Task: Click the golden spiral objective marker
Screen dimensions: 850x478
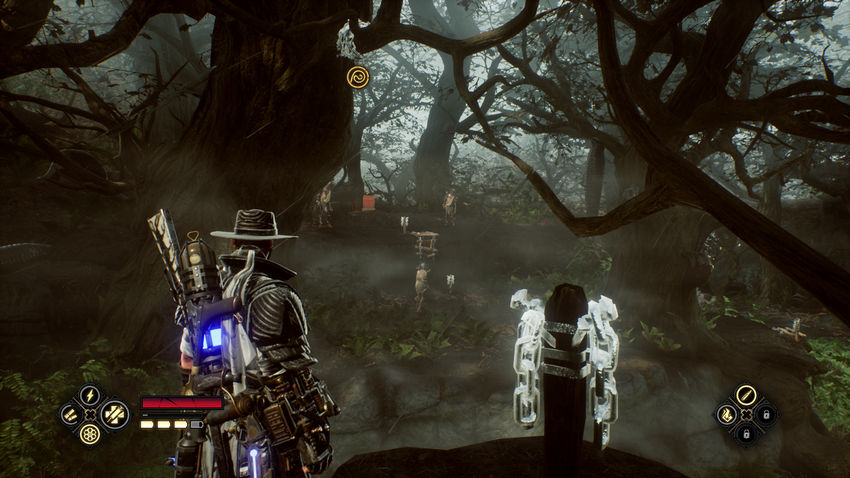Action: click(357, 75)
